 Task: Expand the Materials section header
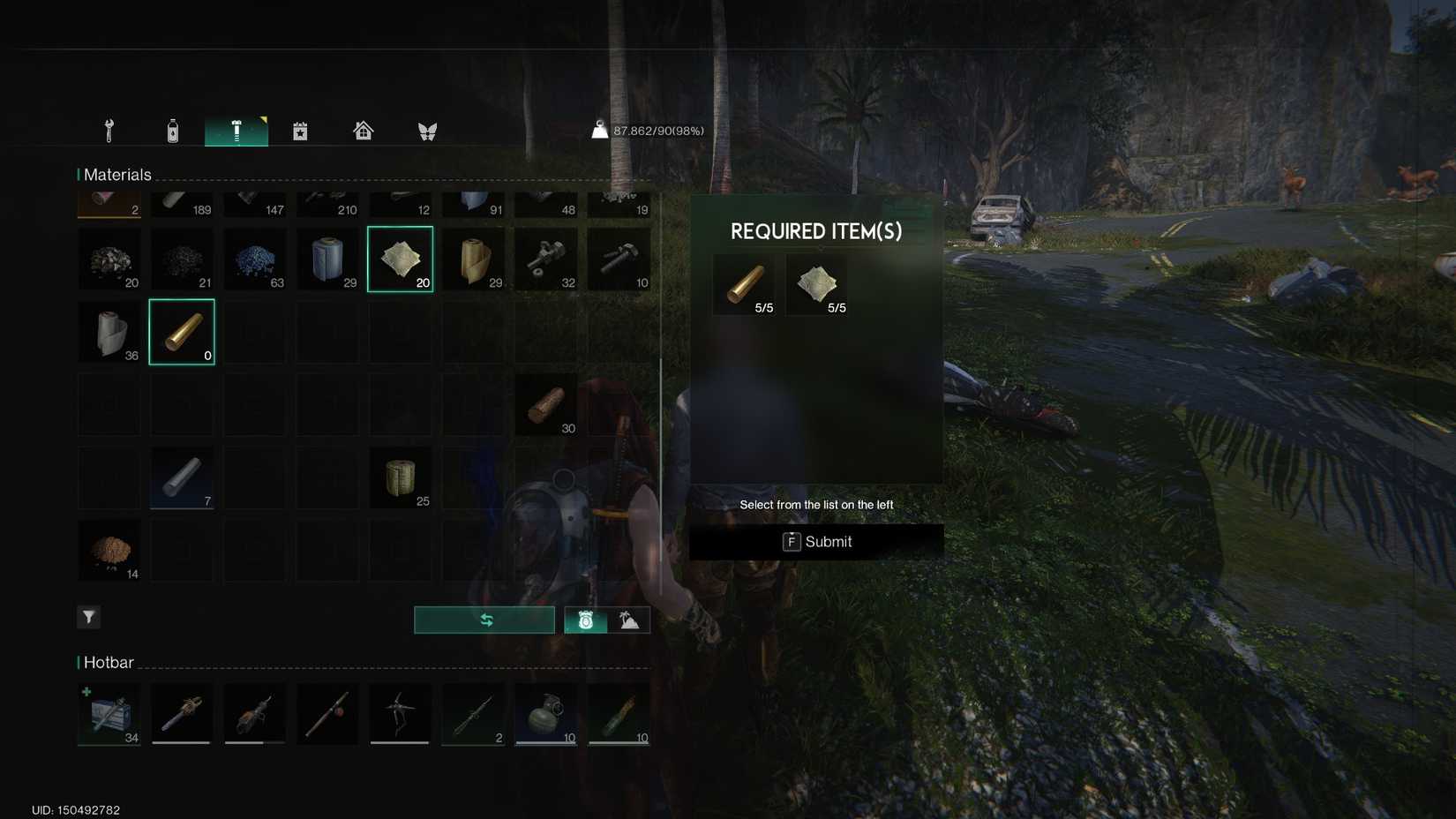117,174
